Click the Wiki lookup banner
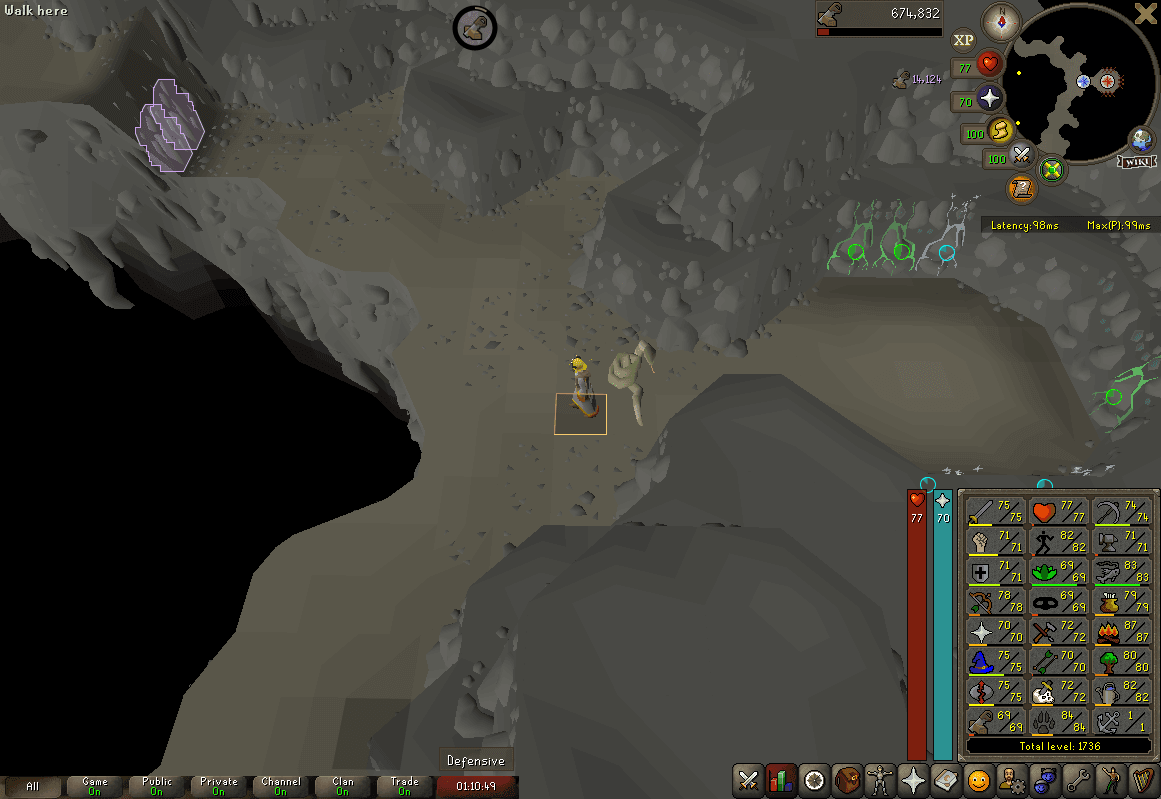This screenshot has height=799, width=1161. click(1139, 161)
